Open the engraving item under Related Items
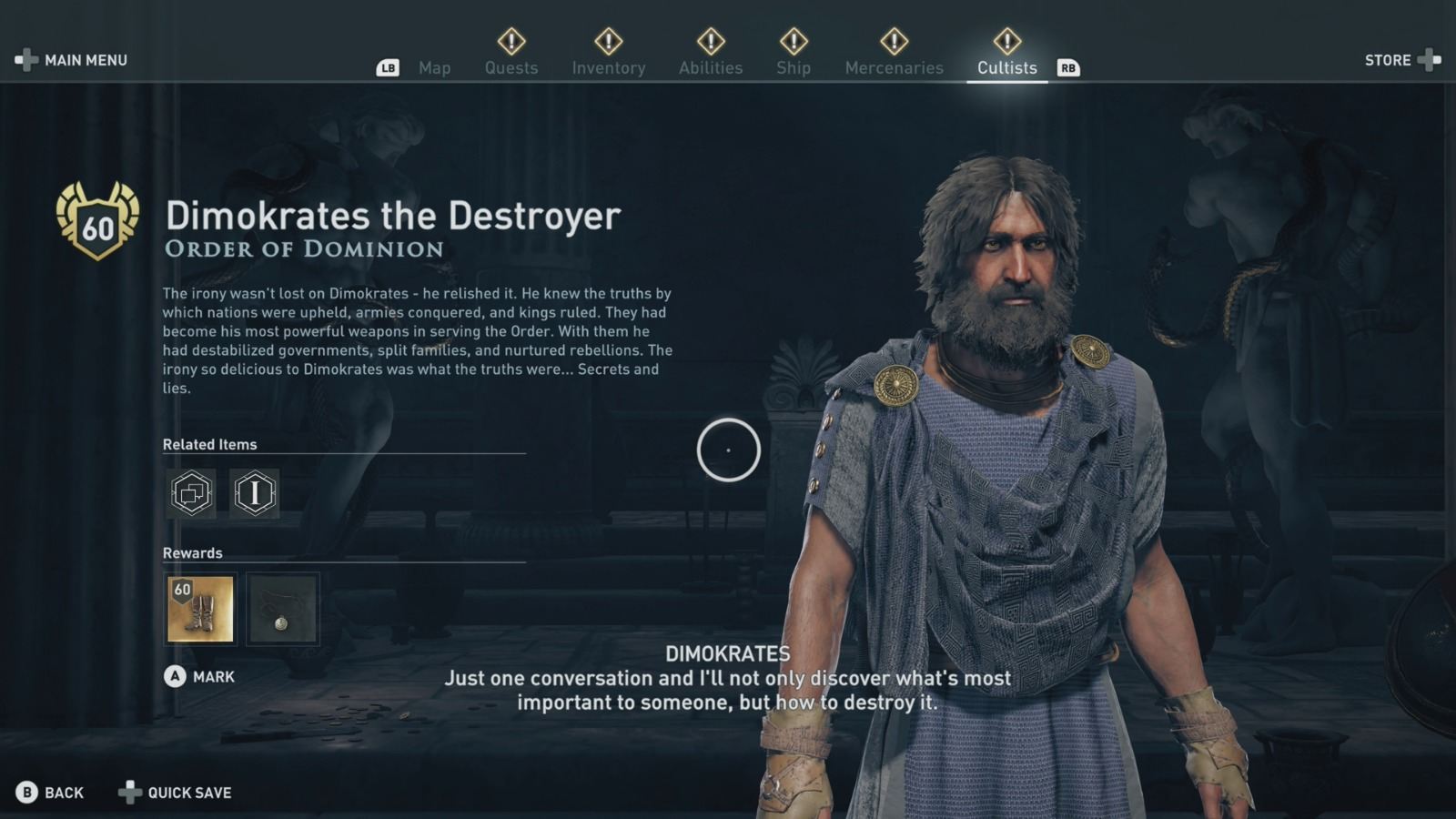 pos(254,494)
